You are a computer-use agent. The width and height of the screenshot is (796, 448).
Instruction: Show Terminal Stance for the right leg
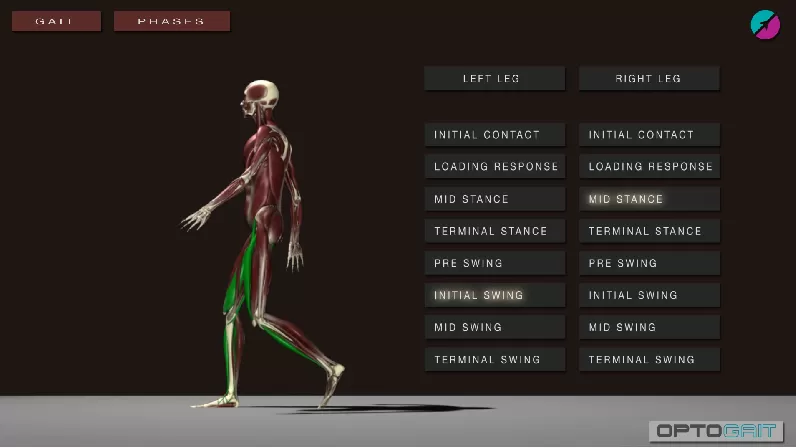(x=649, y=231)
